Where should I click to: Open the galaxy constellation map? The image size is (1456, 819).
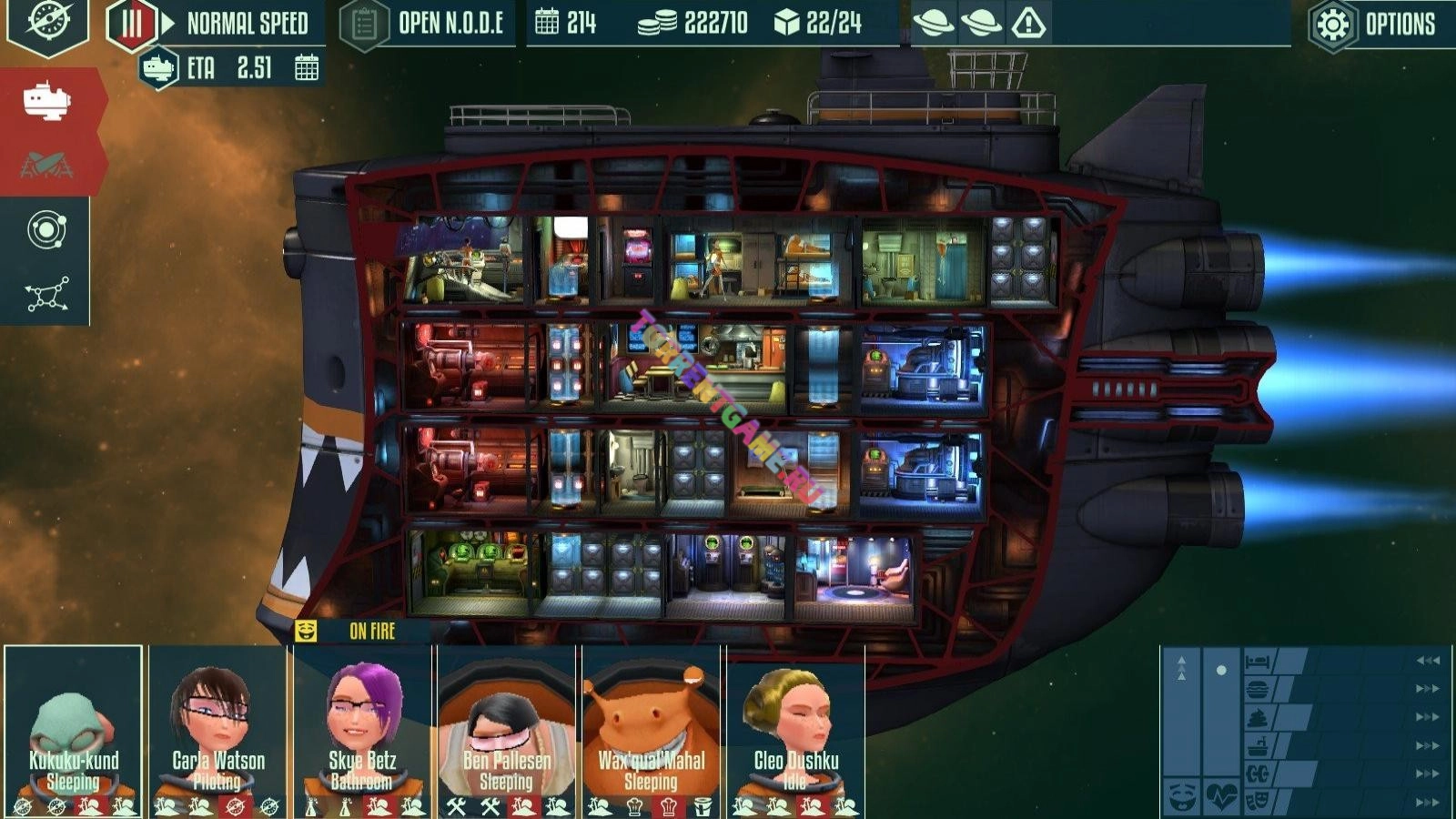[45, 295]
